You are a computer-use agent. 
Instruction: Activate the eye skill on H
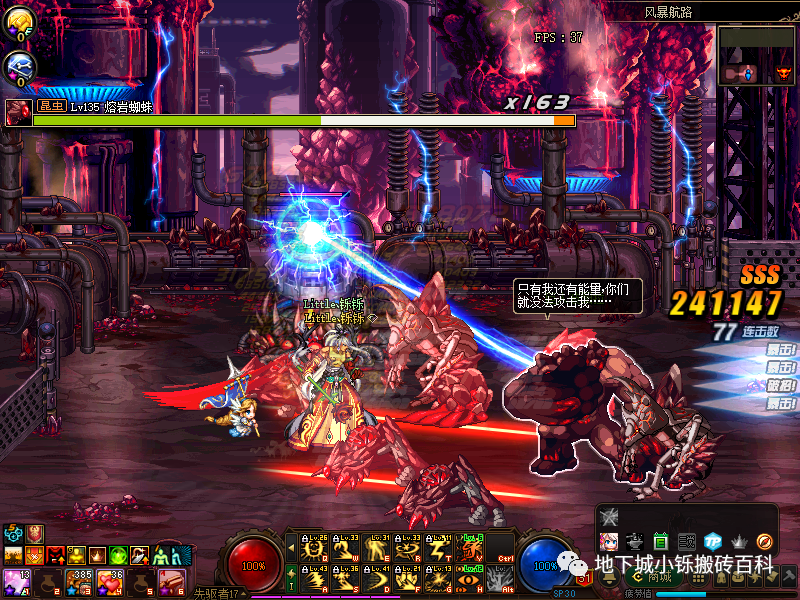[468, 579]
